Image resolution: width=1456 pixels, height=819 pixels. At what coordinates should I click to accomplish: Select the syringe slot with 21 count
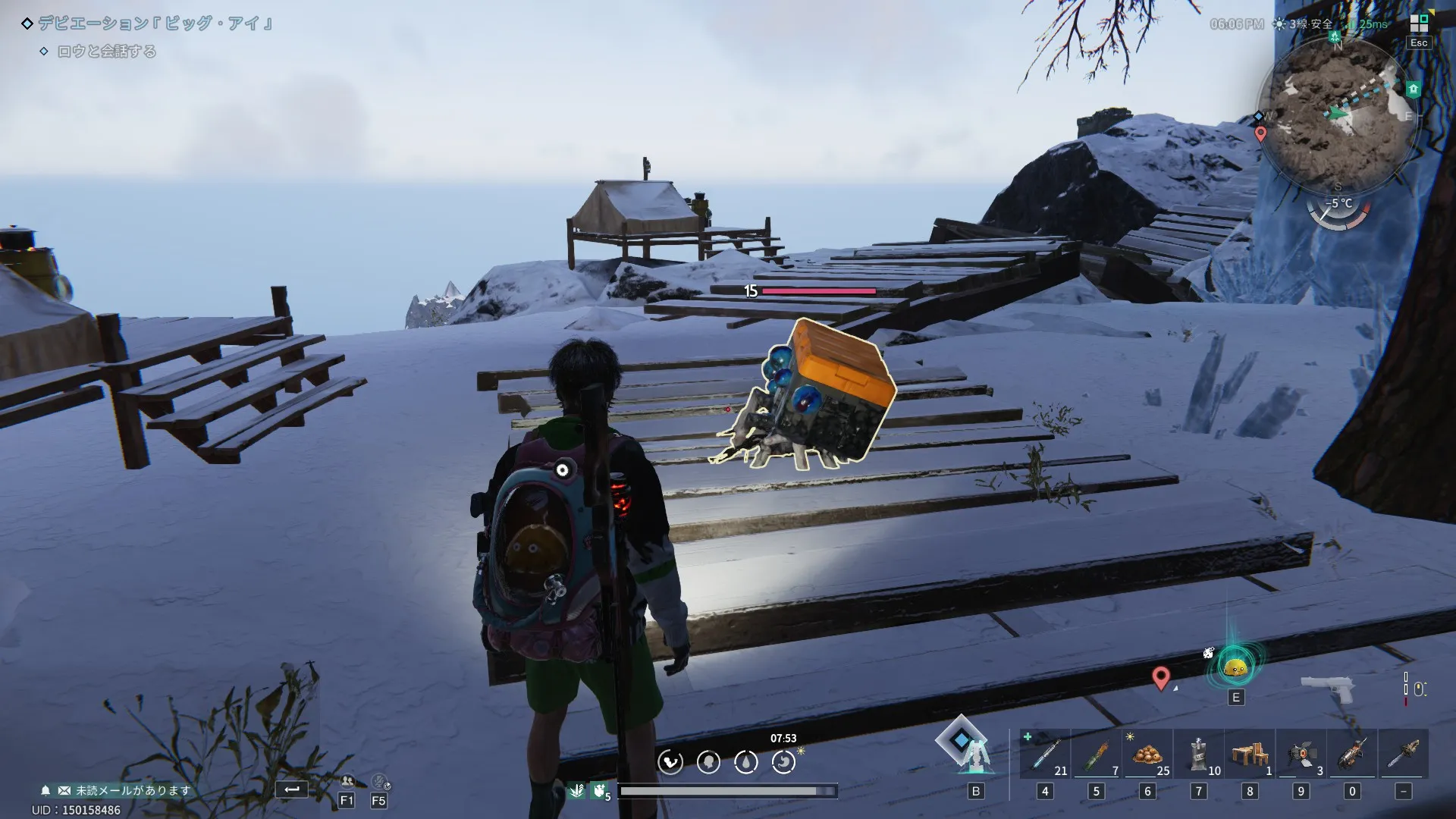[1045, 754]
